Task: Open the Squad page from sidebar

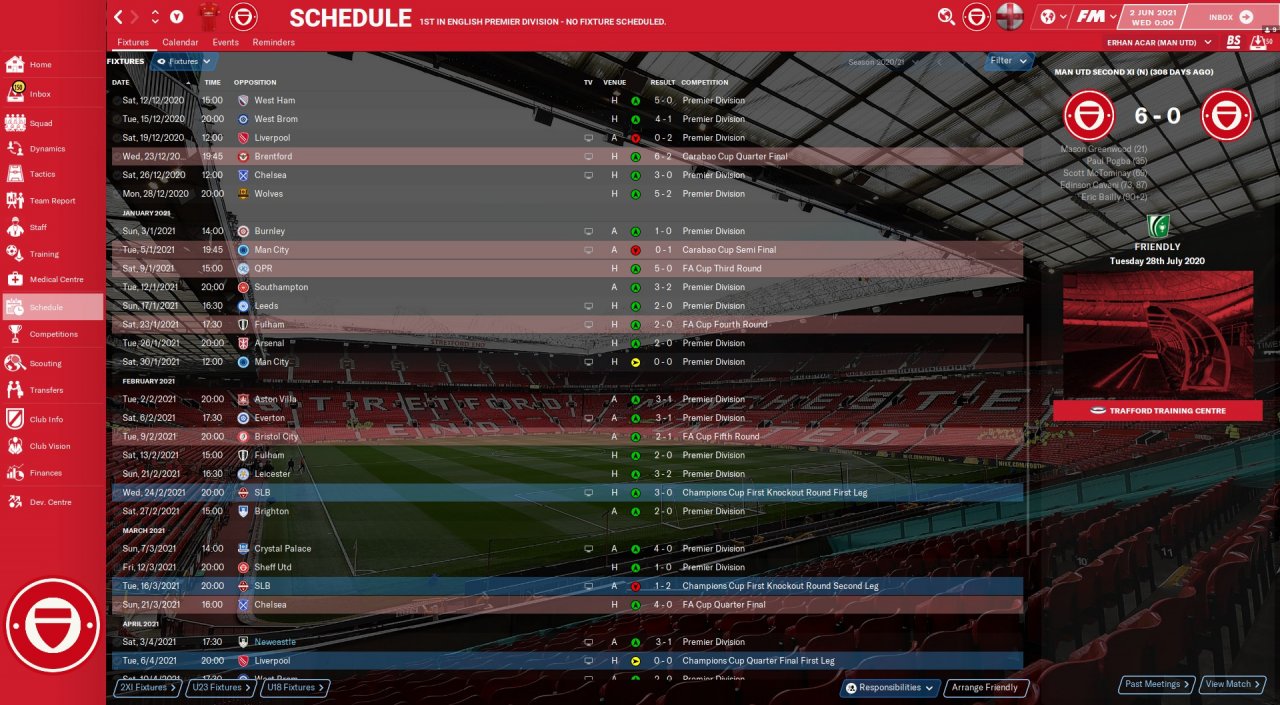Action: (x=40, y=123)
